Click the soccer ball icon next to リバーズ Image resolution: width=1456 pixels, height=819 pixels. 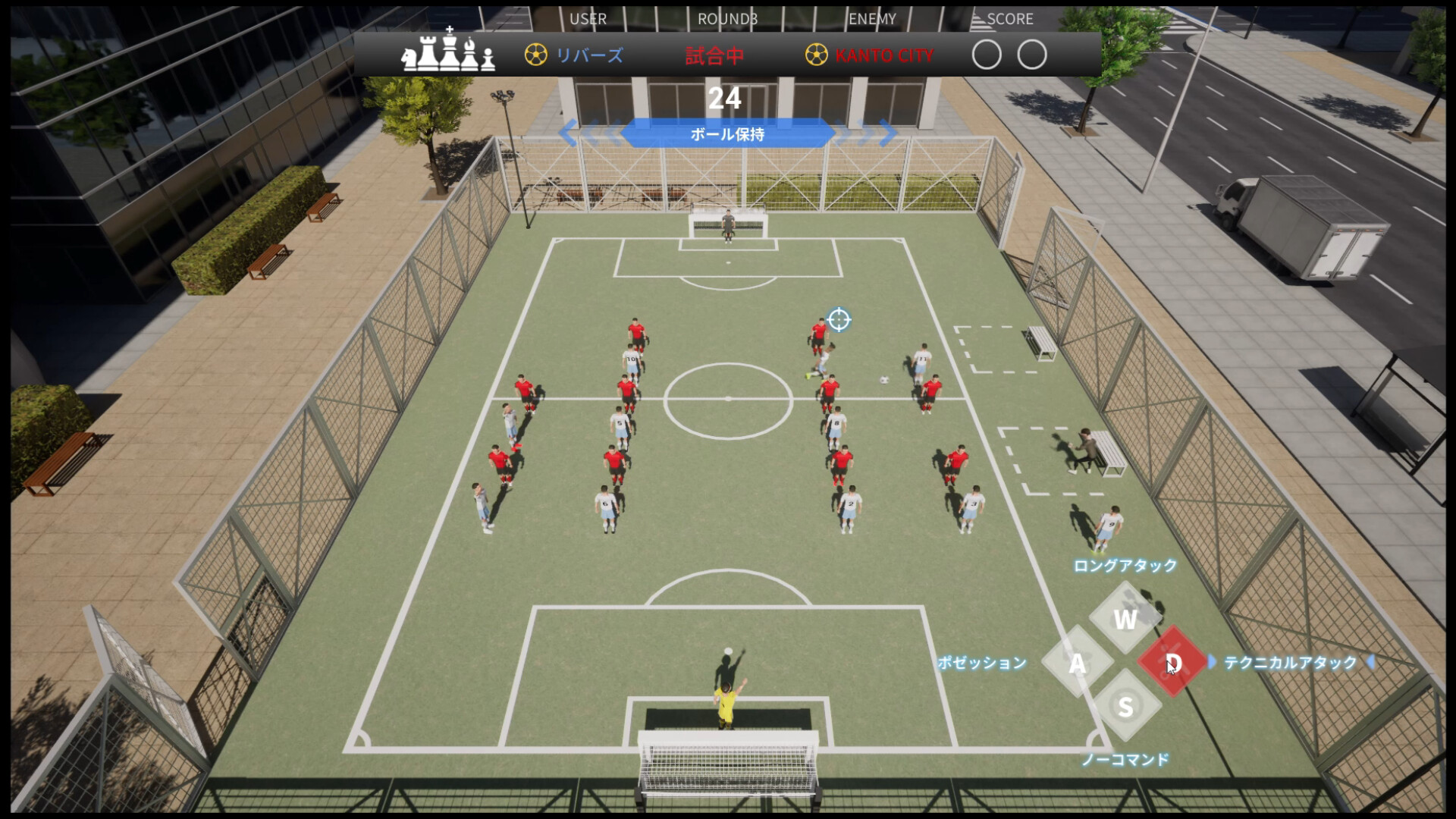535,54
